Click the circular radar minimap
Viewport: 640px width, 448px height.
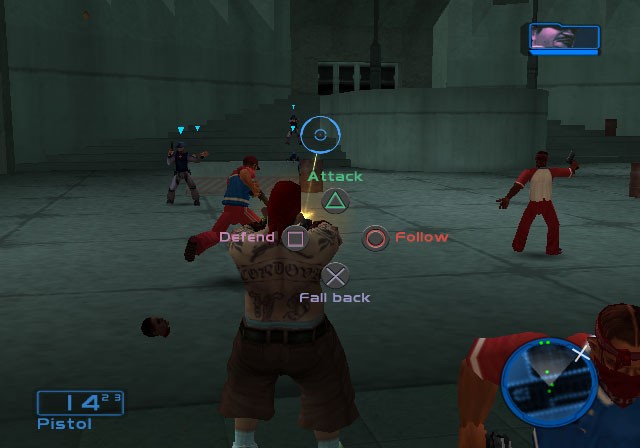548,382
